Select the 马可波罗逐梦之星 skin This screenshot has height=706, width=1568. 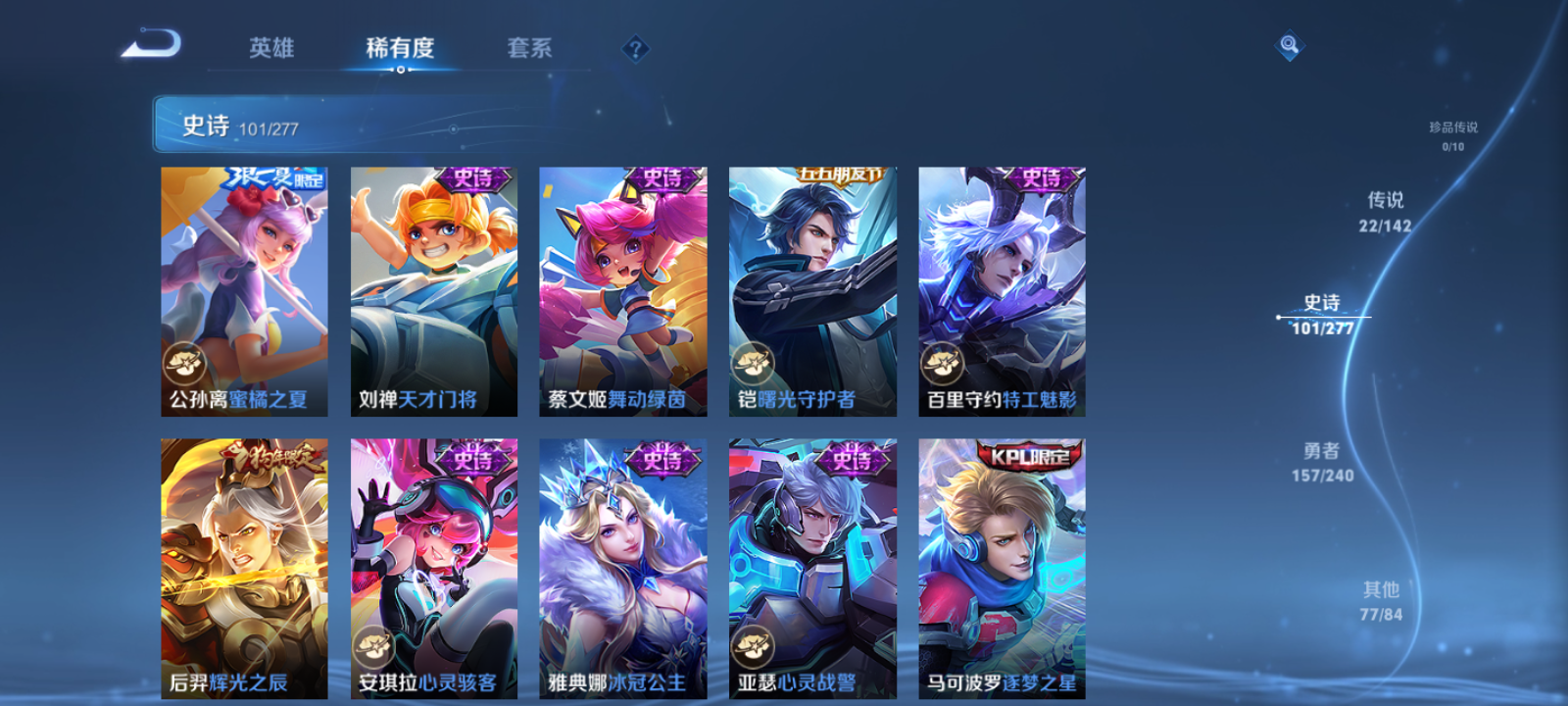pyautogui.click(x=1000, y=569)
